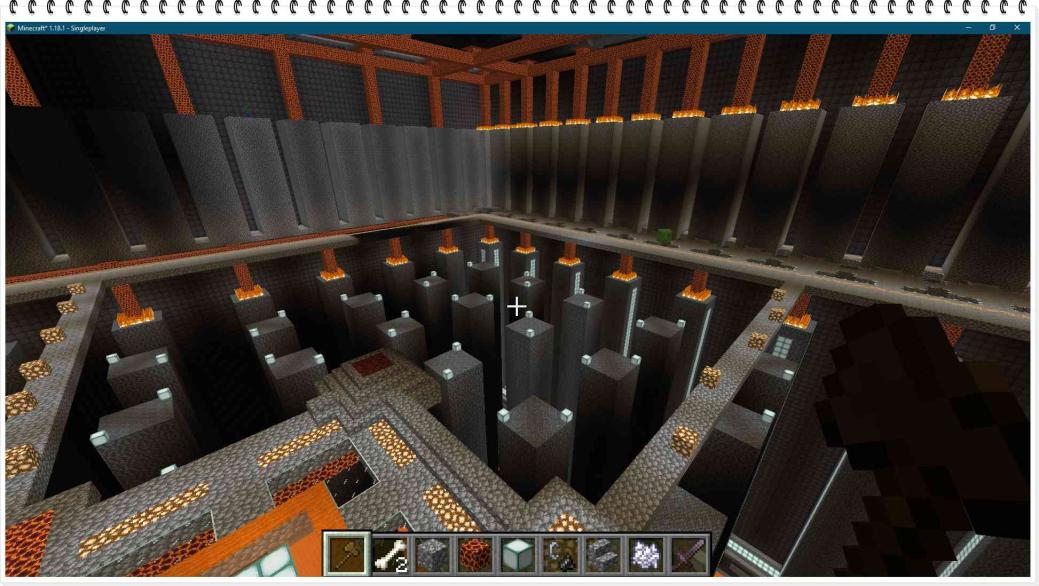Select the bone stack in the hotbar
This screenshot has height=586, width=1039.
pos(390,554)
